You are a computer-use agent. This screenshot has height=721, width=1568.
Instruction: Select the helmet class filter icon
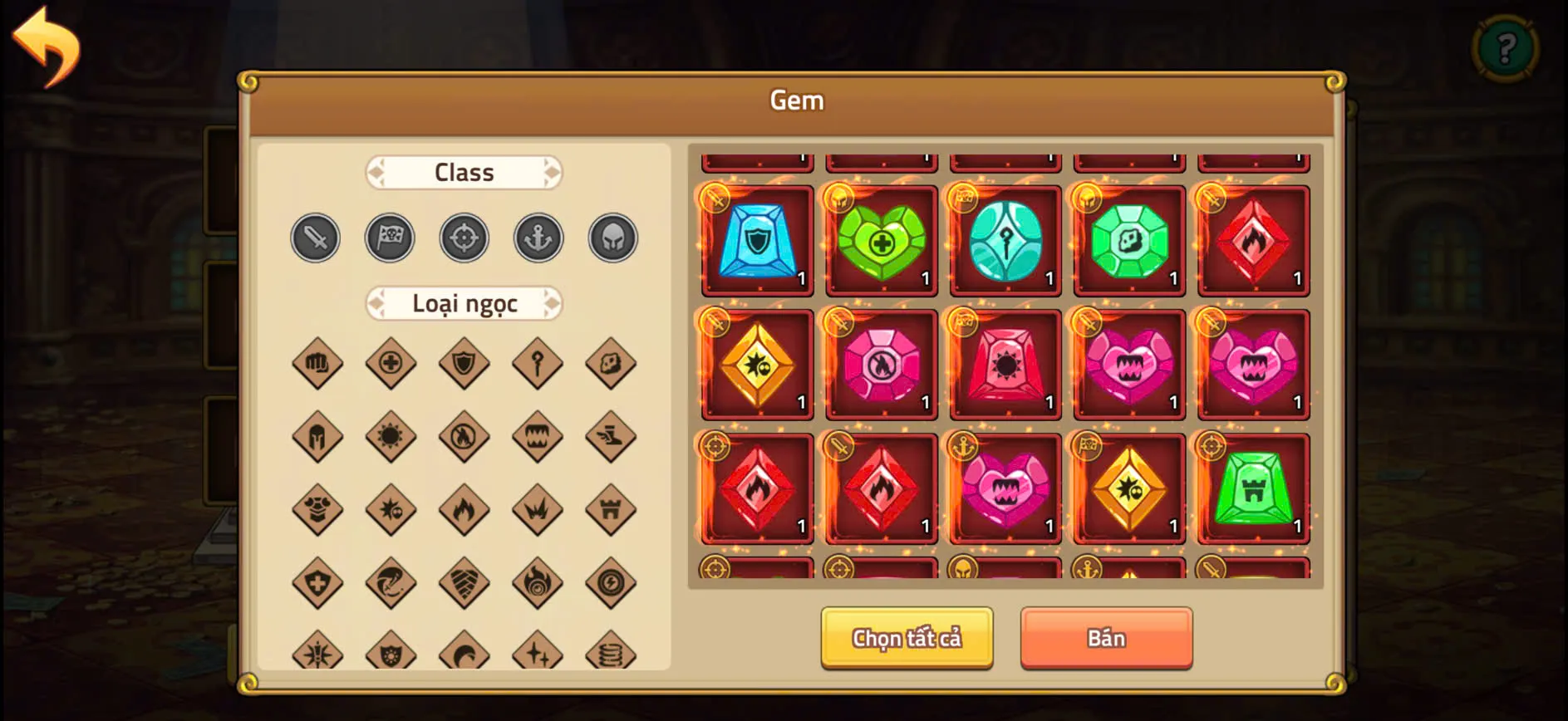(x=612, y=237)
